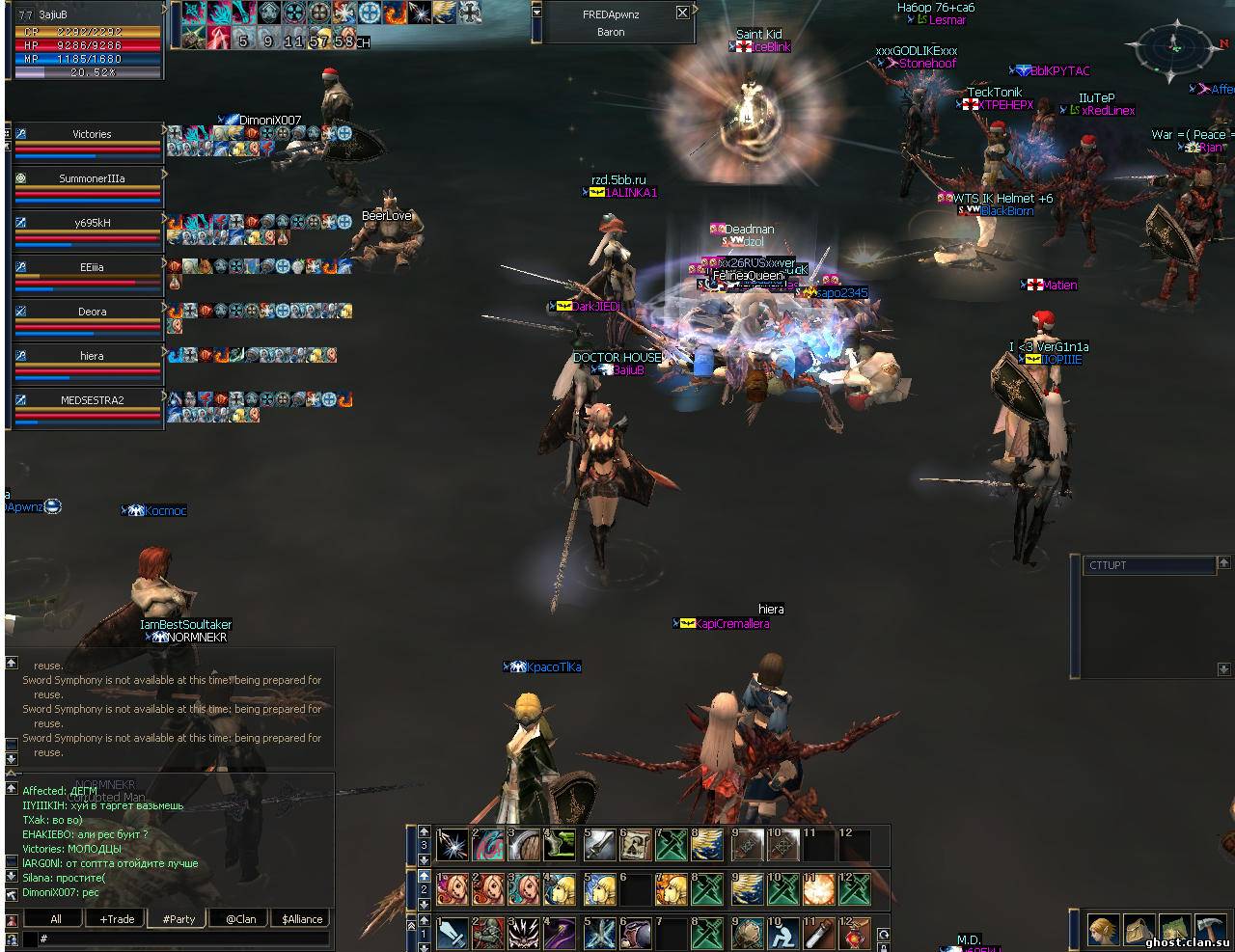Target party member SummonerIIIa
The width and height of the screenshot is (1235, 952).
[92, 179]
